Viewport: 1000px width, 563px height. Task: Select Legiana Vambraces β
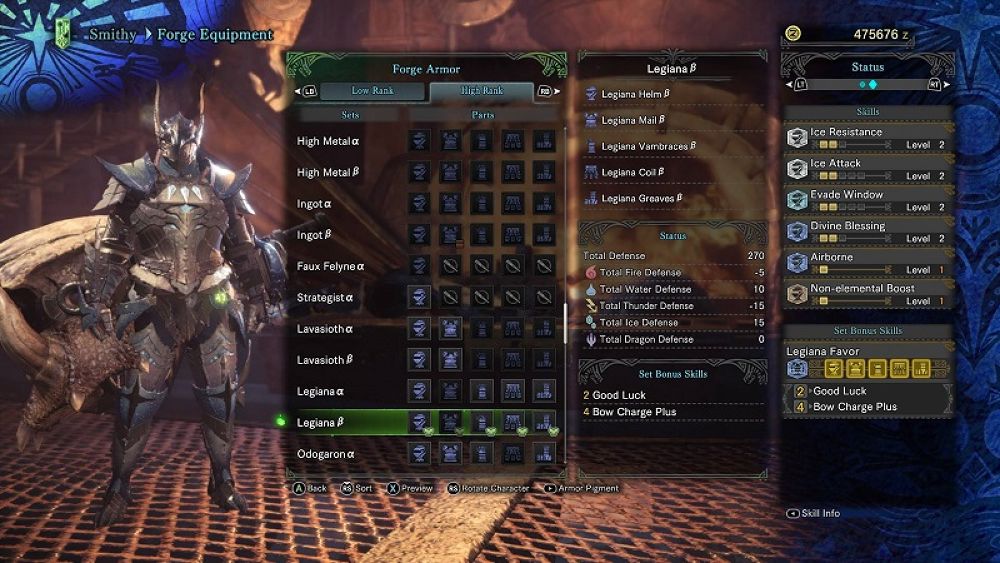click(x=648, y=146)
